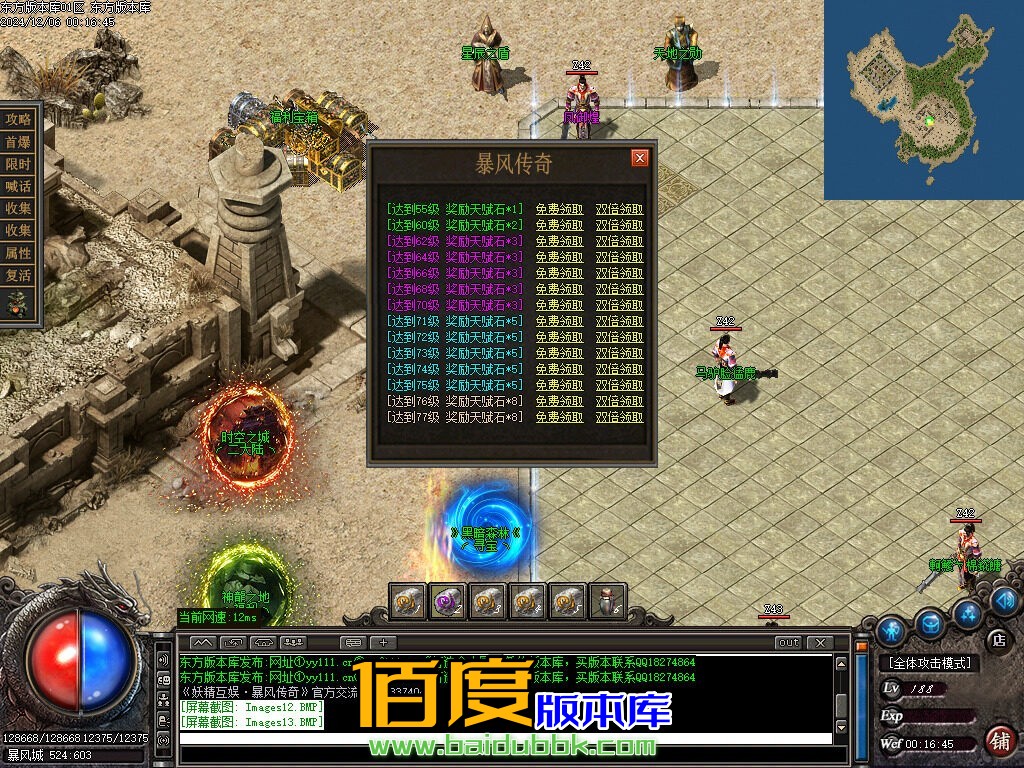Viewport: 1024px width, 768px height.
Task: Click the flower pot icon in side menu
Action: pyautogui.click(x=19, y=304)
